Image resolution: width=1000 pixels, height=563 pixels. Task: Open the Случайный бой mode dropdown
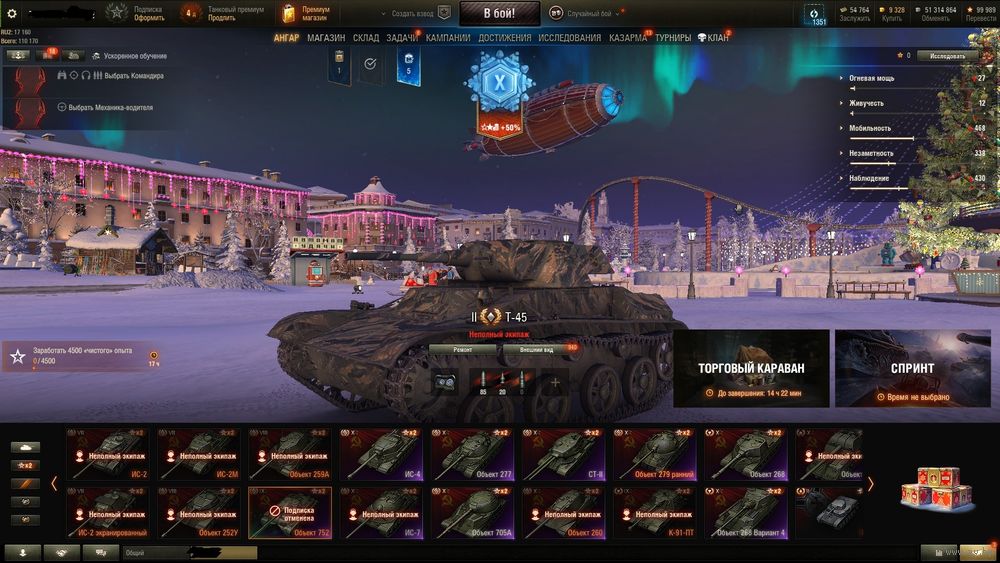pos(590,13)
